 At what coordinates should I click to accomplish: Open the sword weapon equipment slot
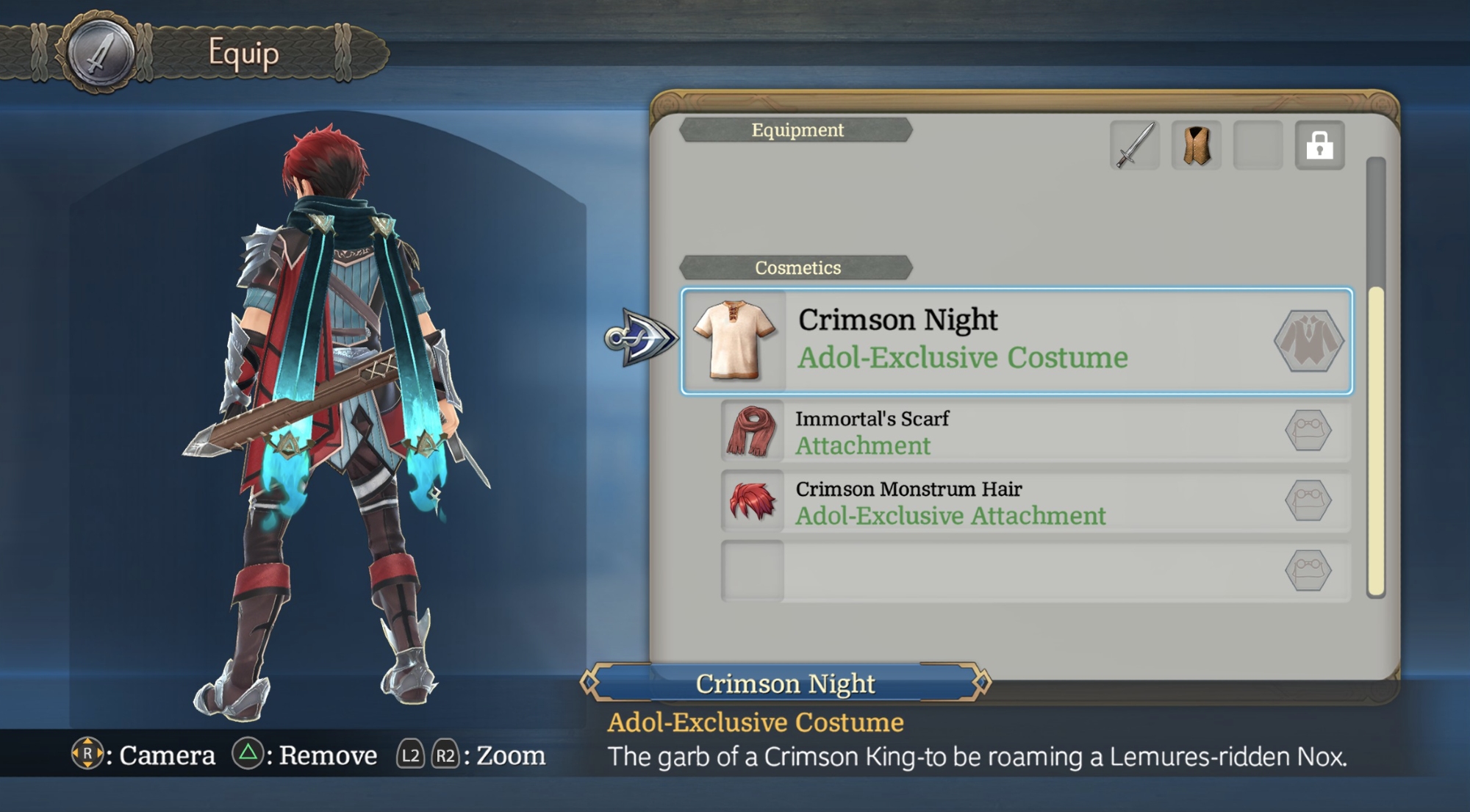(1134, 145)
